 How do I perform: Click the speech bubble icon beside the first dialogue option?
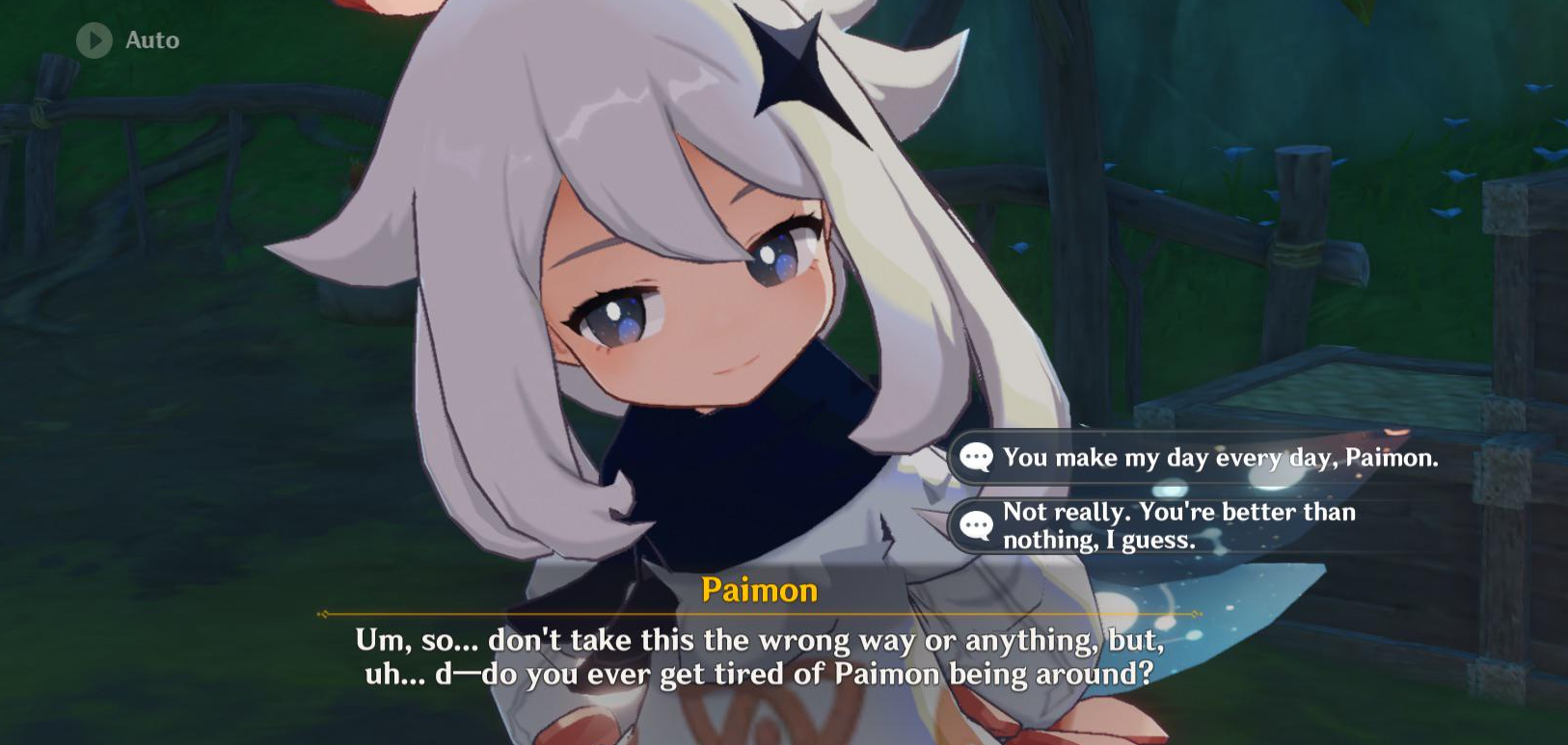976,458
